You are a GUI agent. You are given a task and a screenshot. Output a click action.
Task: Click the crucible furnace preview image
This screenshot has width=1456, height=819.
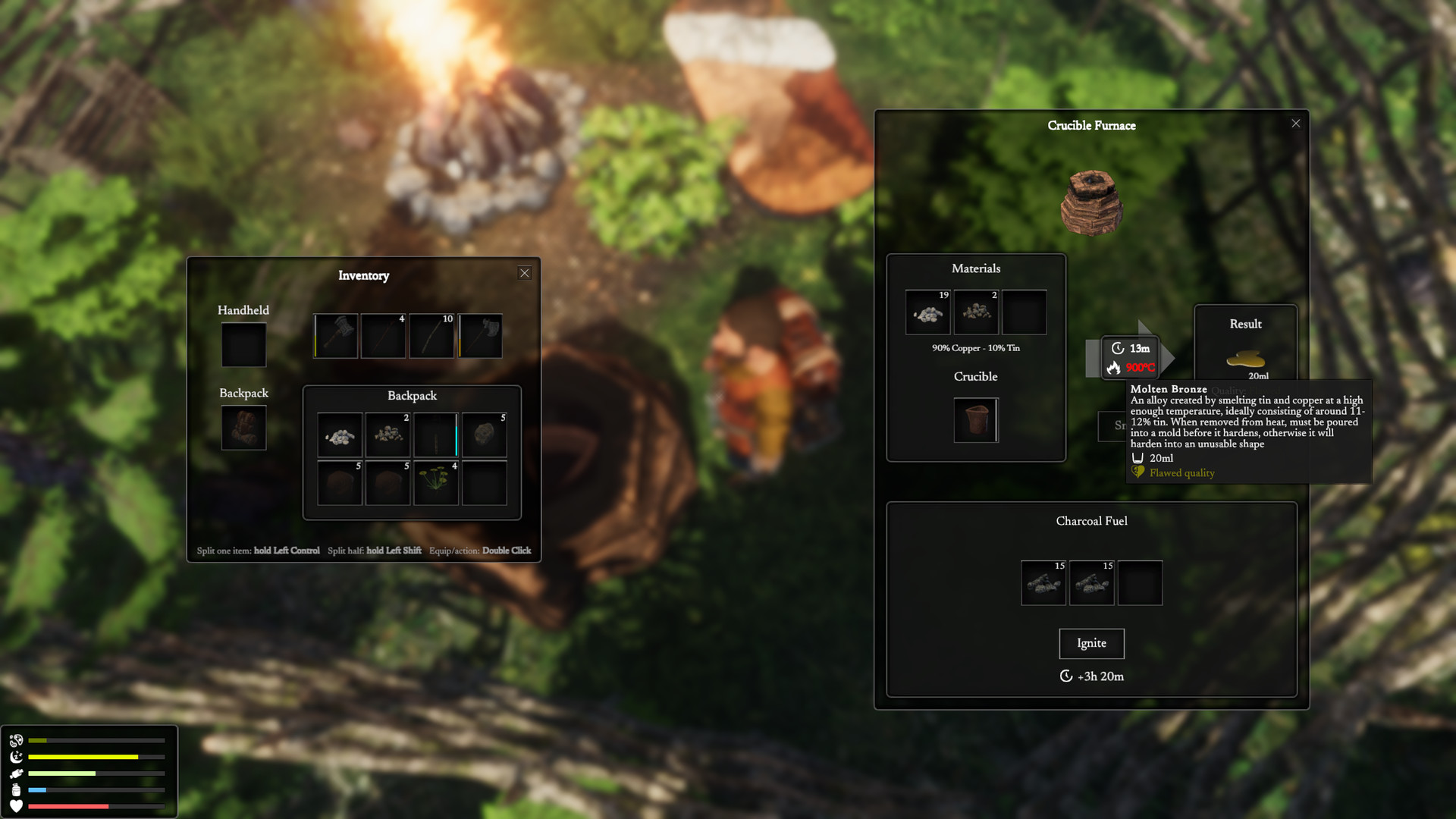click(x=1092, y=203)
